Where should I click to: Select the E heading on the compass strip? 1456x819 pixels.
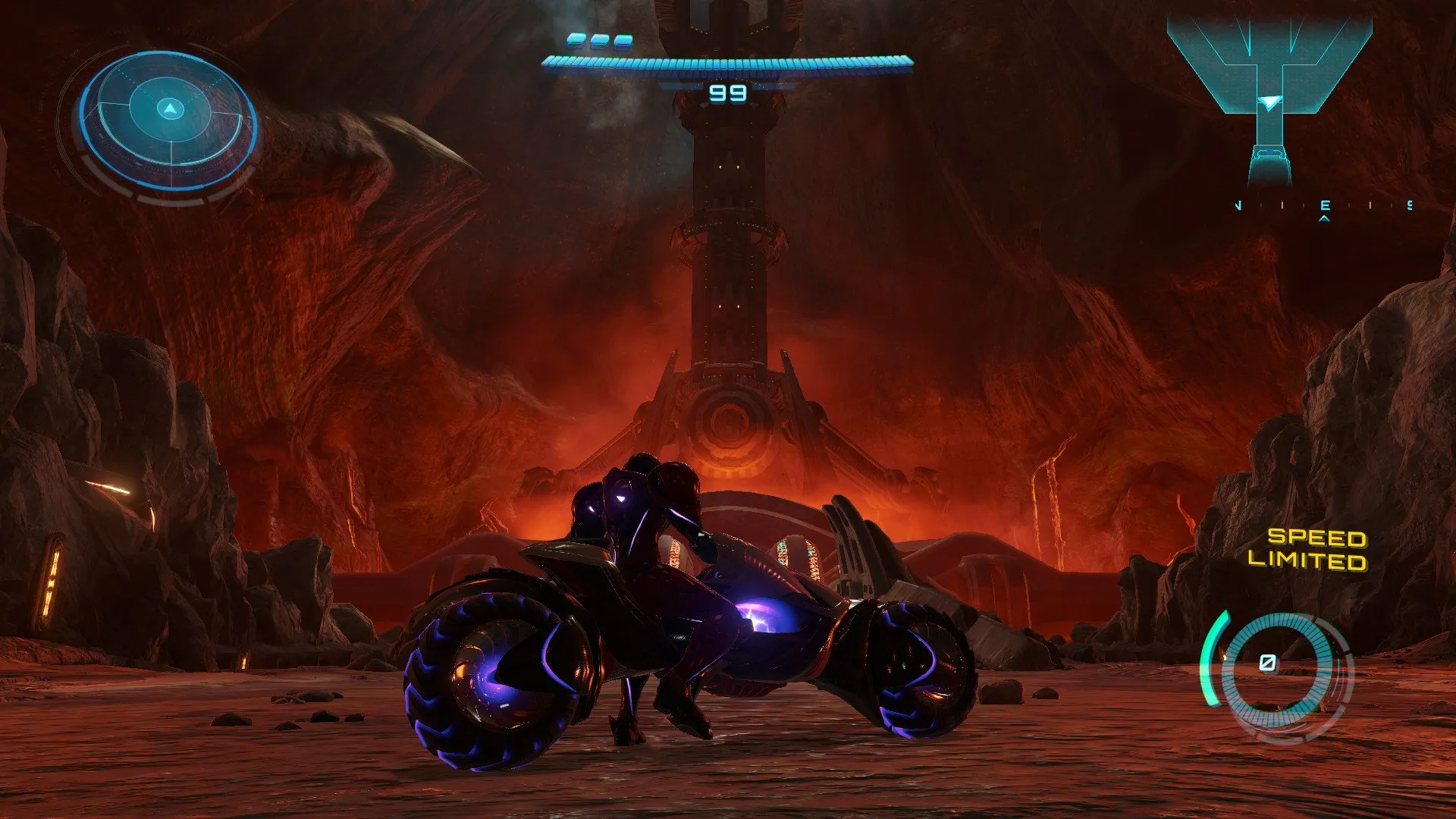pos(1325,206)
